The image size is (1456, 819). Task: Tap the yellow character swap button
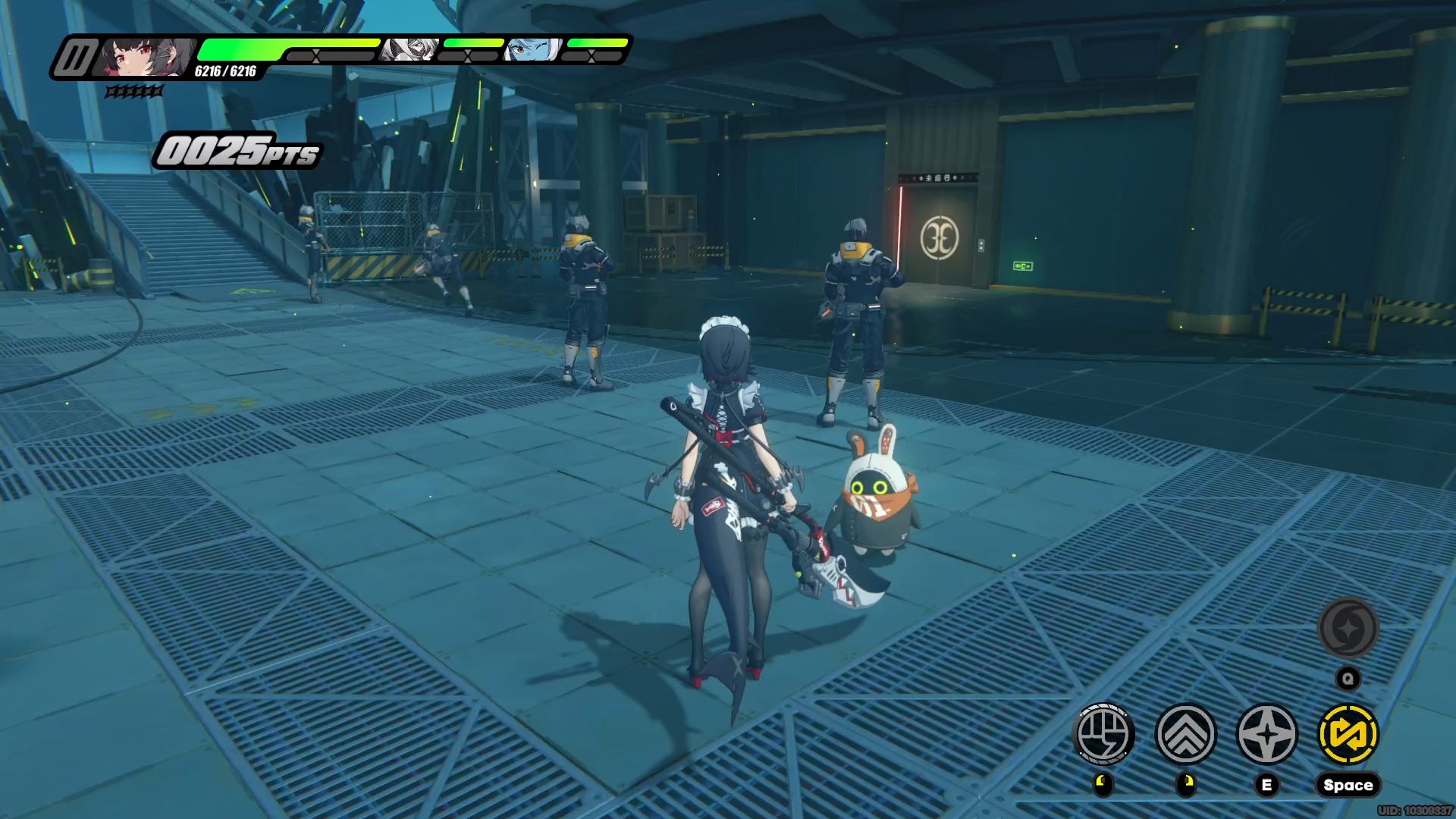tap(1348, 734)
